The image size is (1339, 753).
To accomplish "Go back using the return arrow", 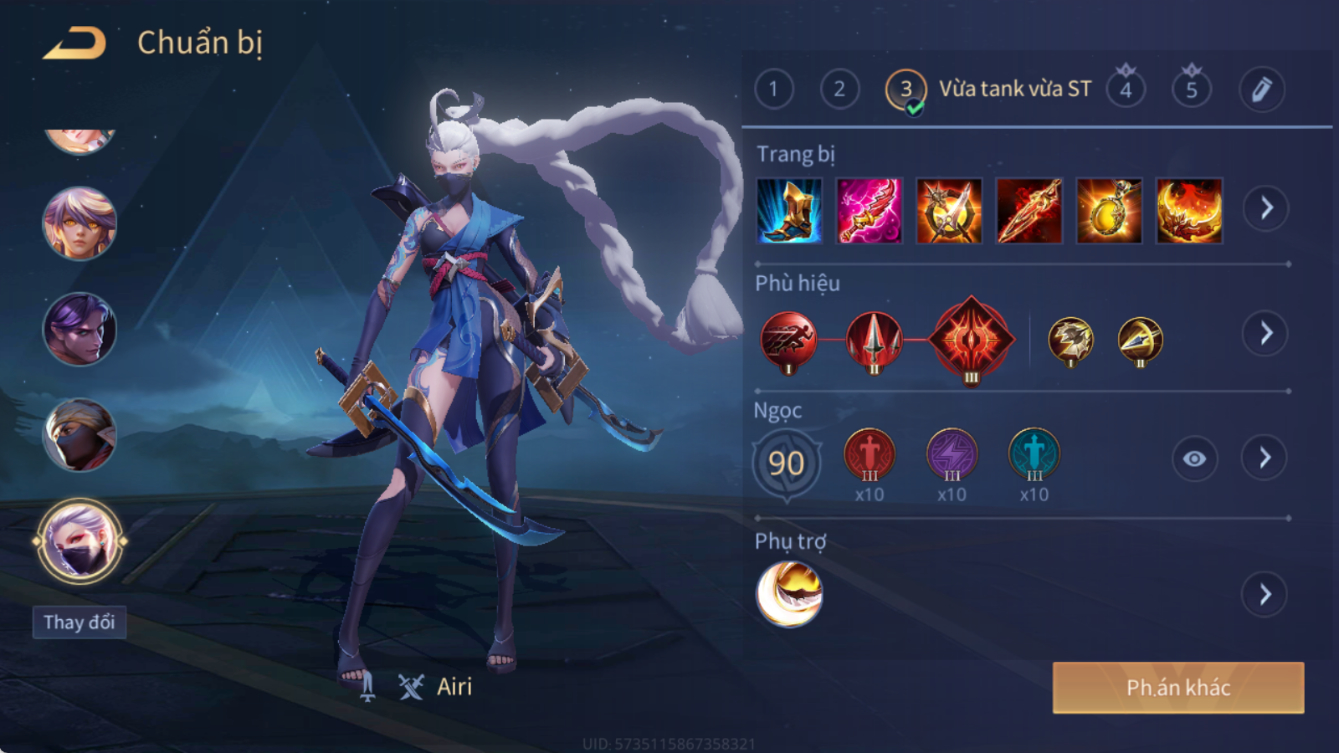I will point(75,43).
